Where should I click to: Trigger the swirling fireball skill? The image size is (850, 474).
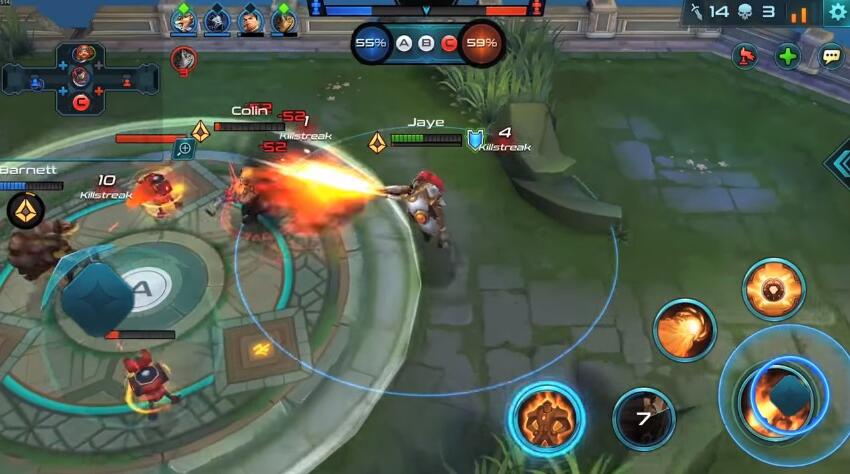[684, 330]
